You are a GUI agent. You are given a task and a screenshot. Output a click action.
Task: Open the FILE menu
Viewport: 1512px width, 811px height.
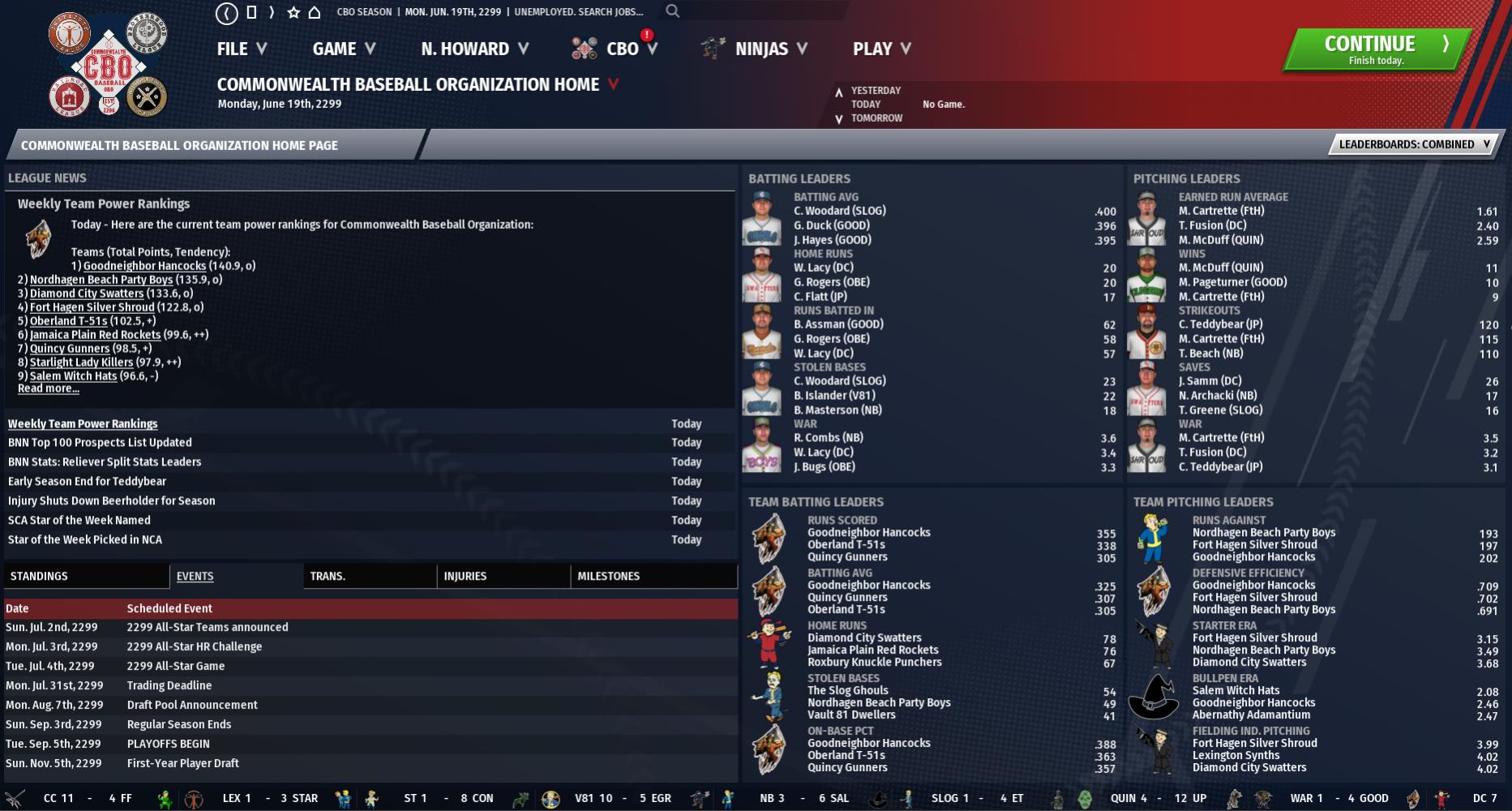242,49
